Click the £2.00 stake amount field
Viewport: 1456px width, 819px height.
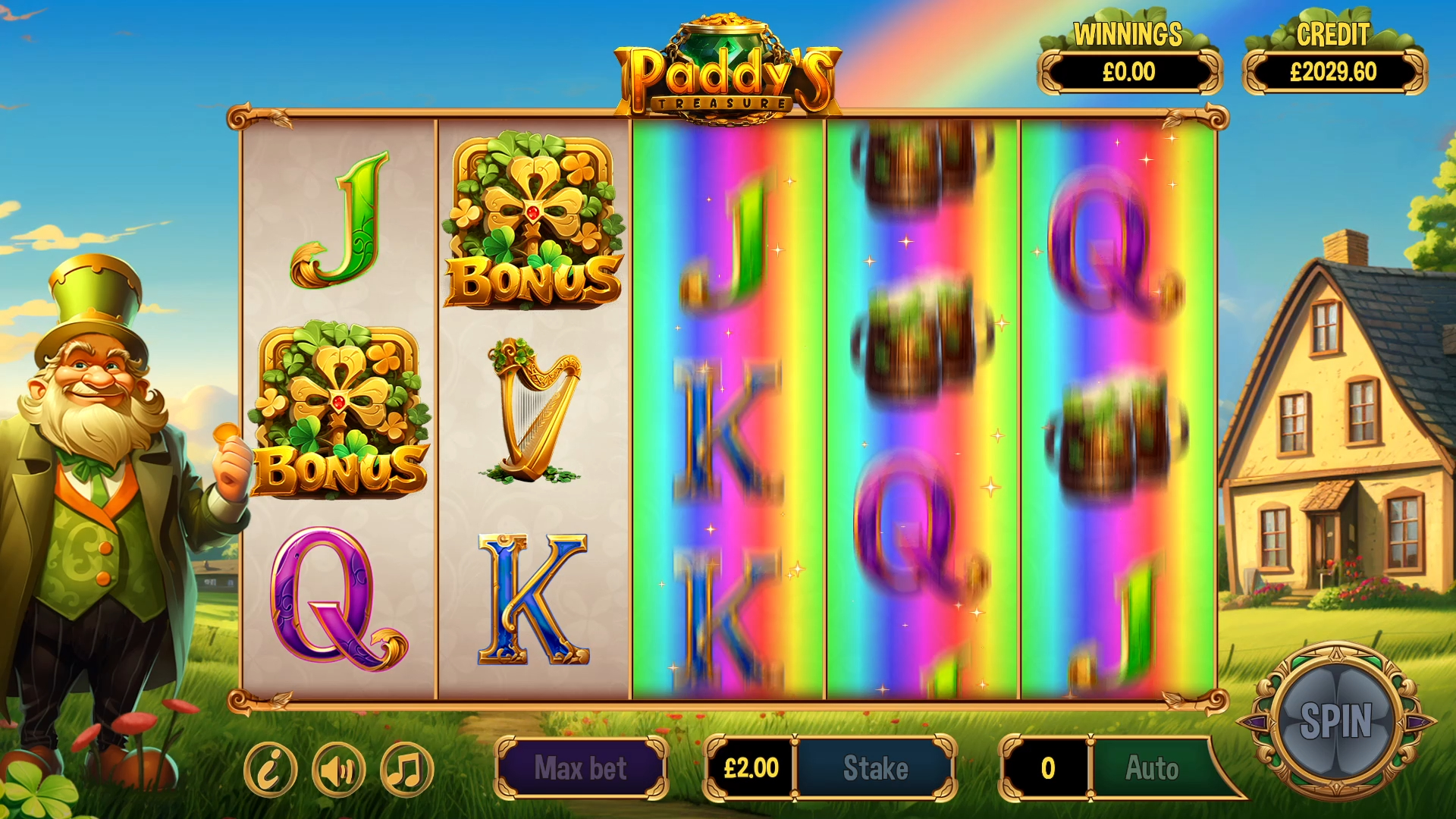752,767
